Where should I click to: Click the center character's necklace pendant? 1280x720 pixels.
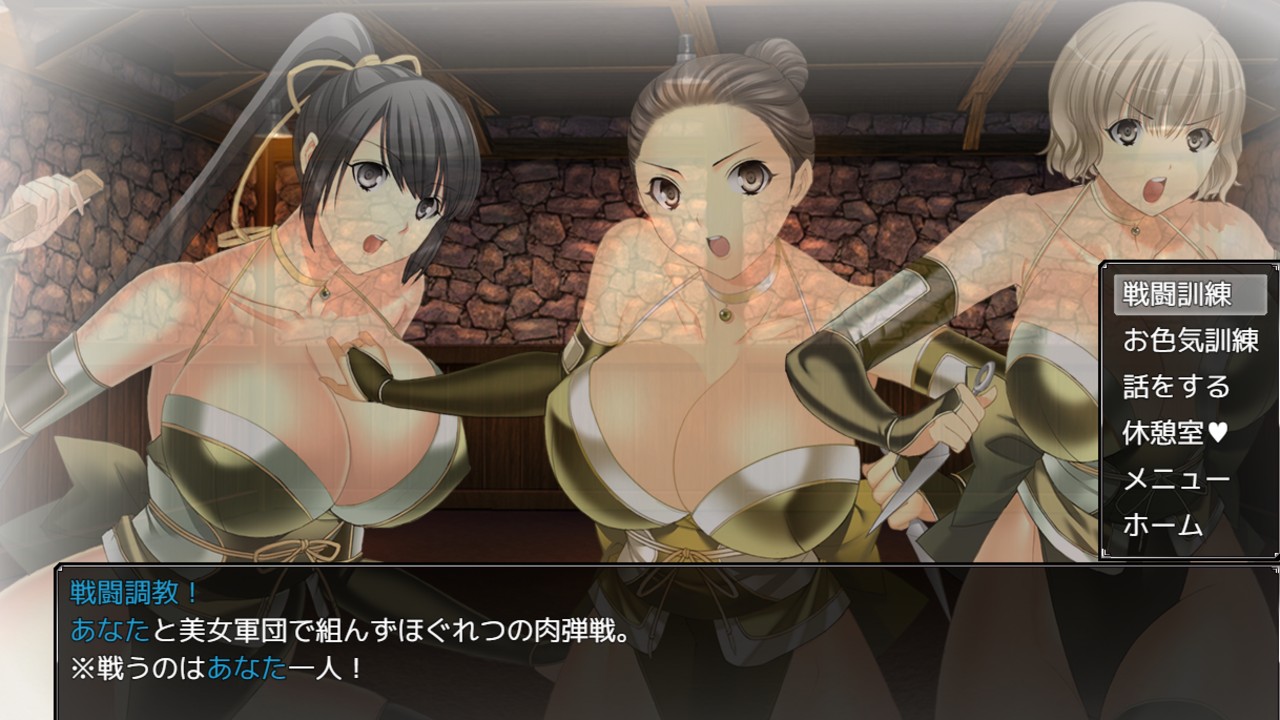pos(723,315)
